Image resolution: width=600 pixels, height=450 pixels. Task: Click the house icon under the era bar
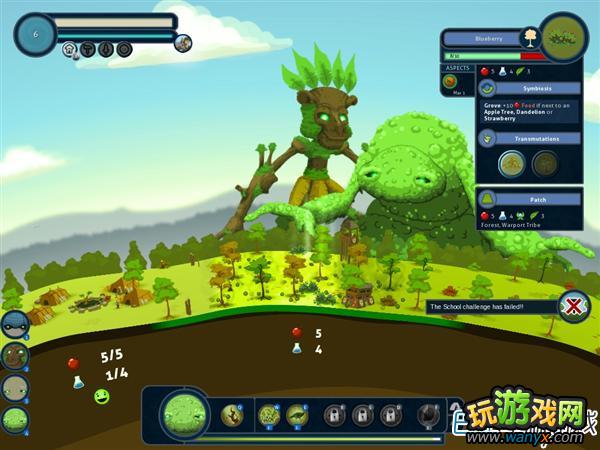tap(70, 49)
